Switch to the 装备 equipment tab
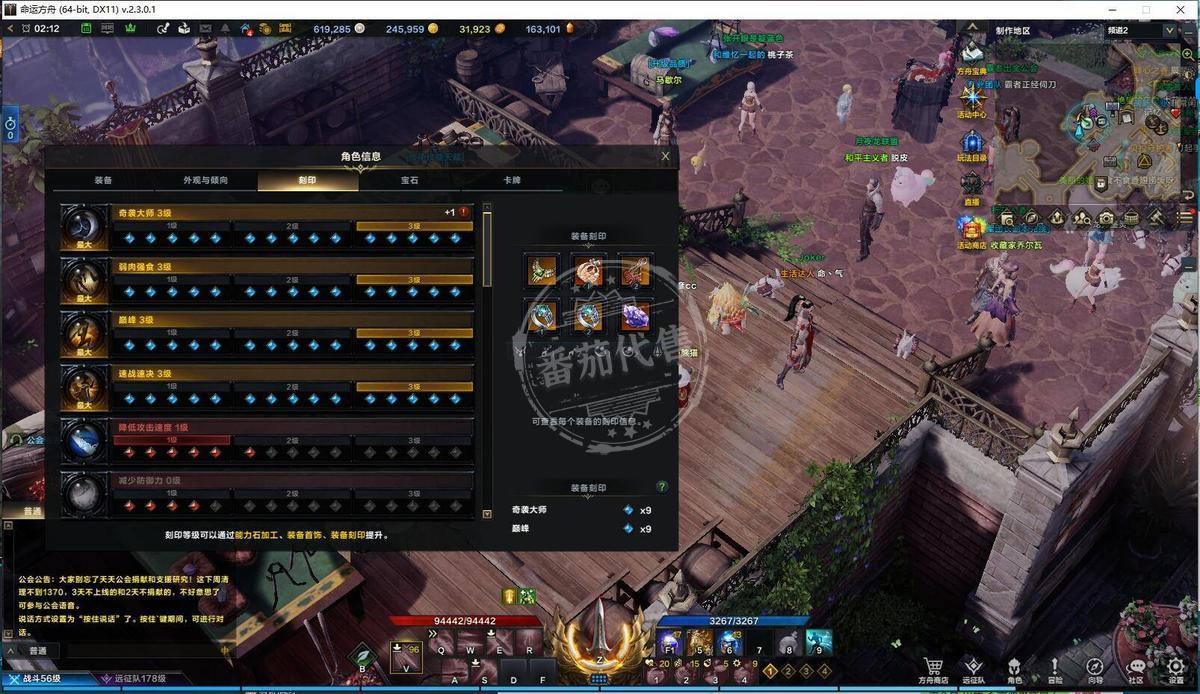Viewport: 1200px width, 694px height. (x=103, y=181)
